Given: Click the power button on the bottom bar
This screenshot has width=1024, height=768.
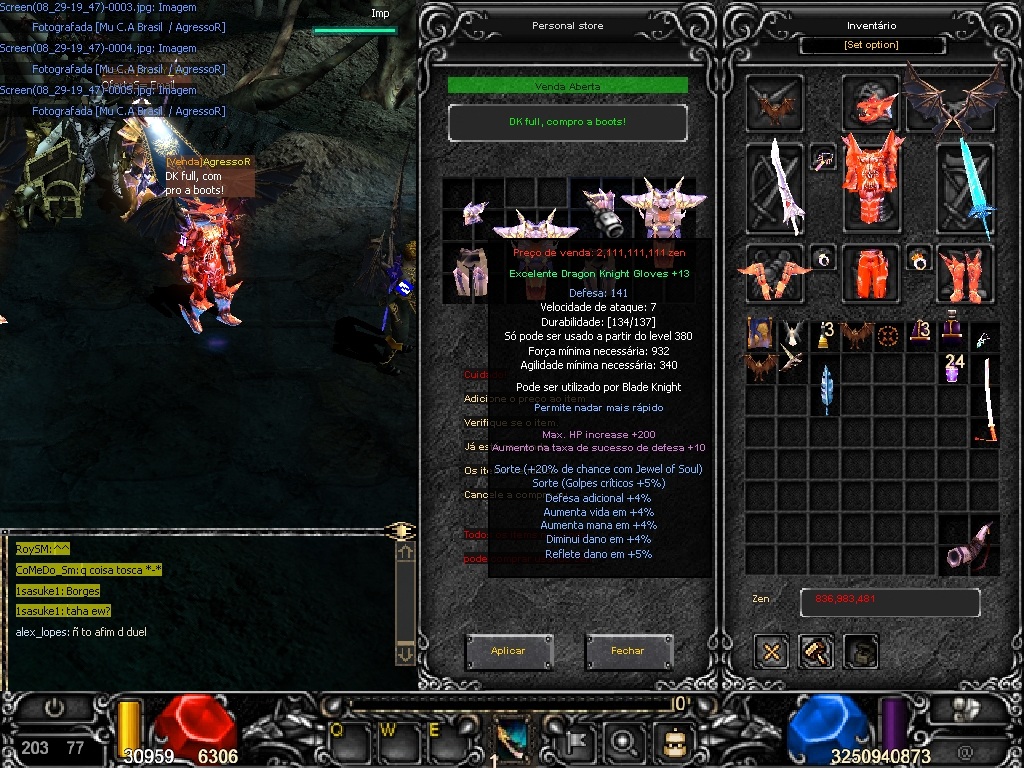Looking at the screenshot, I should point(54,708).
